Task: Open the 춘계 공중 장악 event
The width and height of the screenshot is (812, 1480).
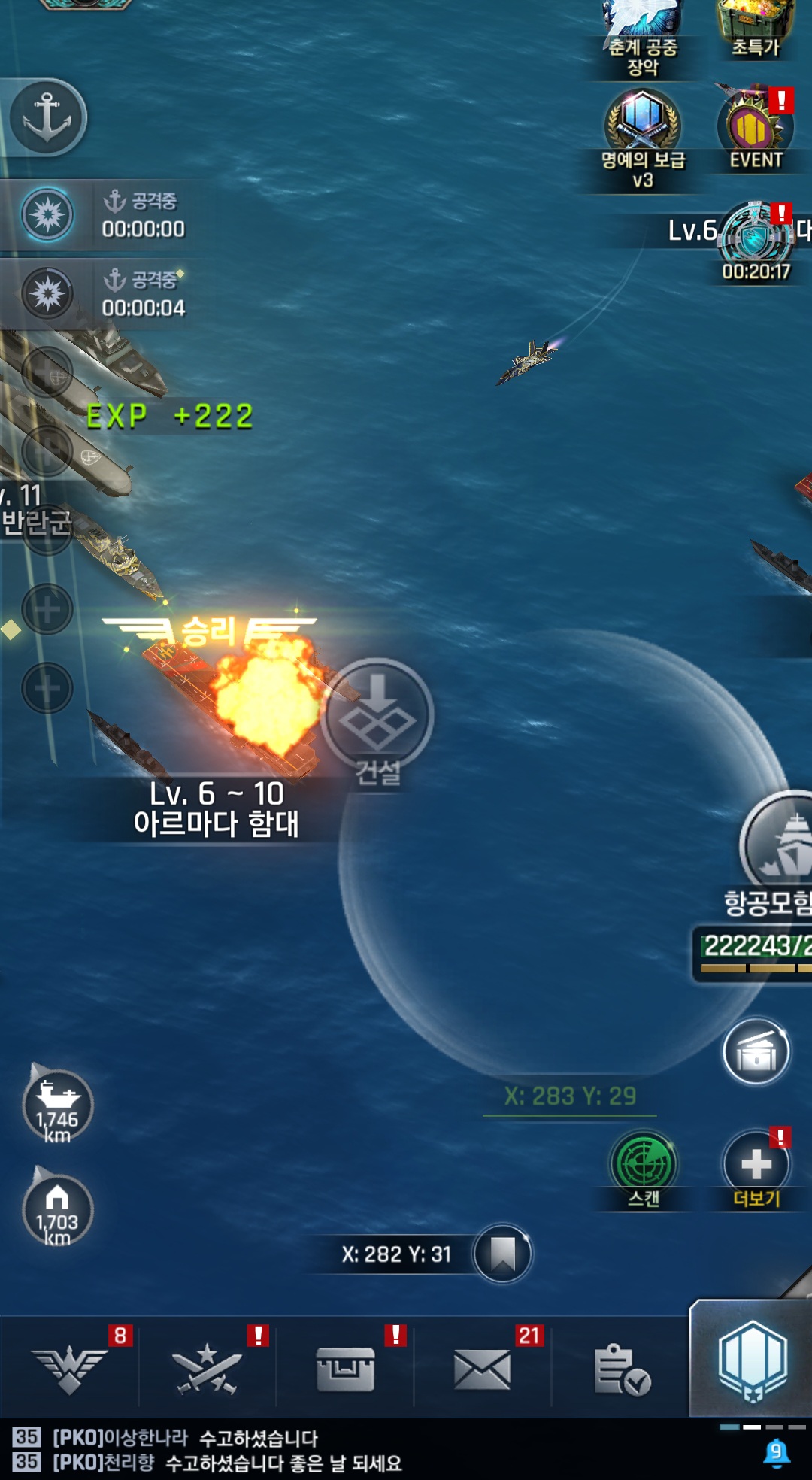Action: click(642, 30)
